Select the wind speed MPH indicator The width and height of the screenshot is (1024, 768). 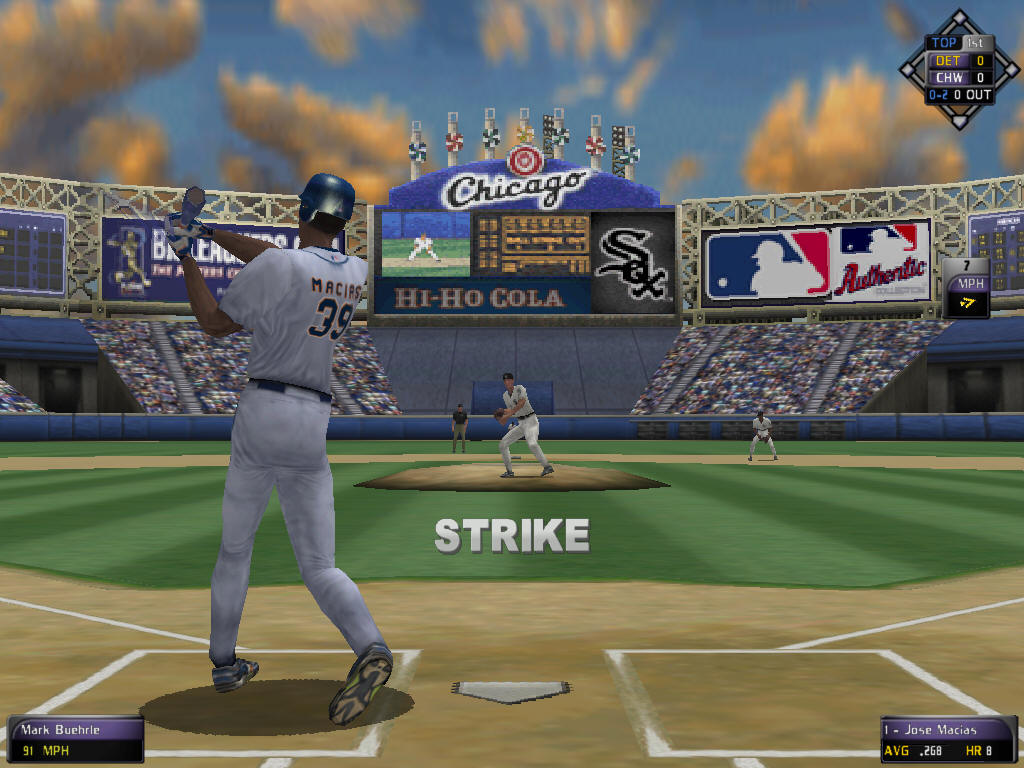966,289
